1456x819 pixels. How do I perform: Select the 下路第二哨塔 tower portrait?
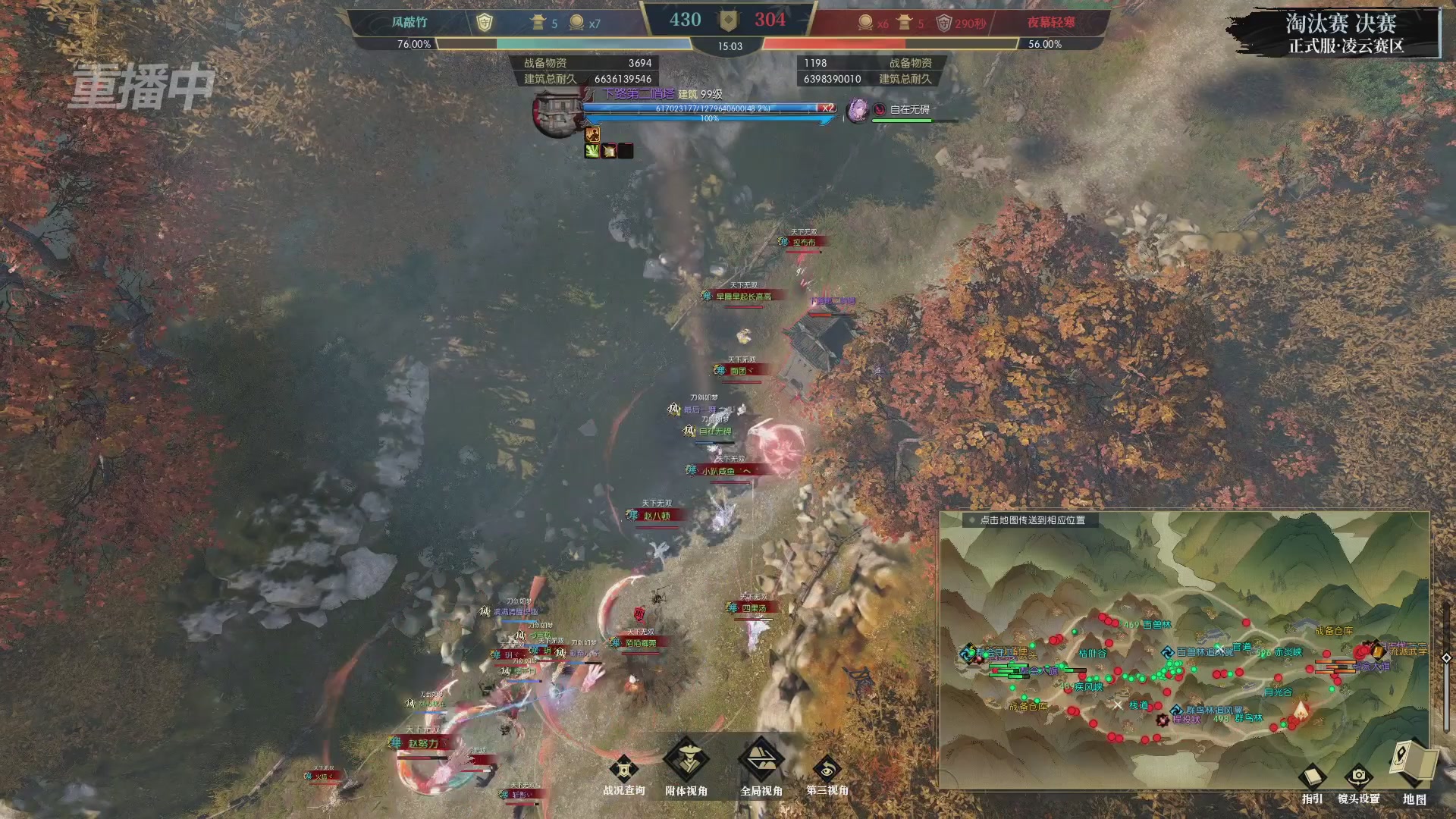click(557, 114)
